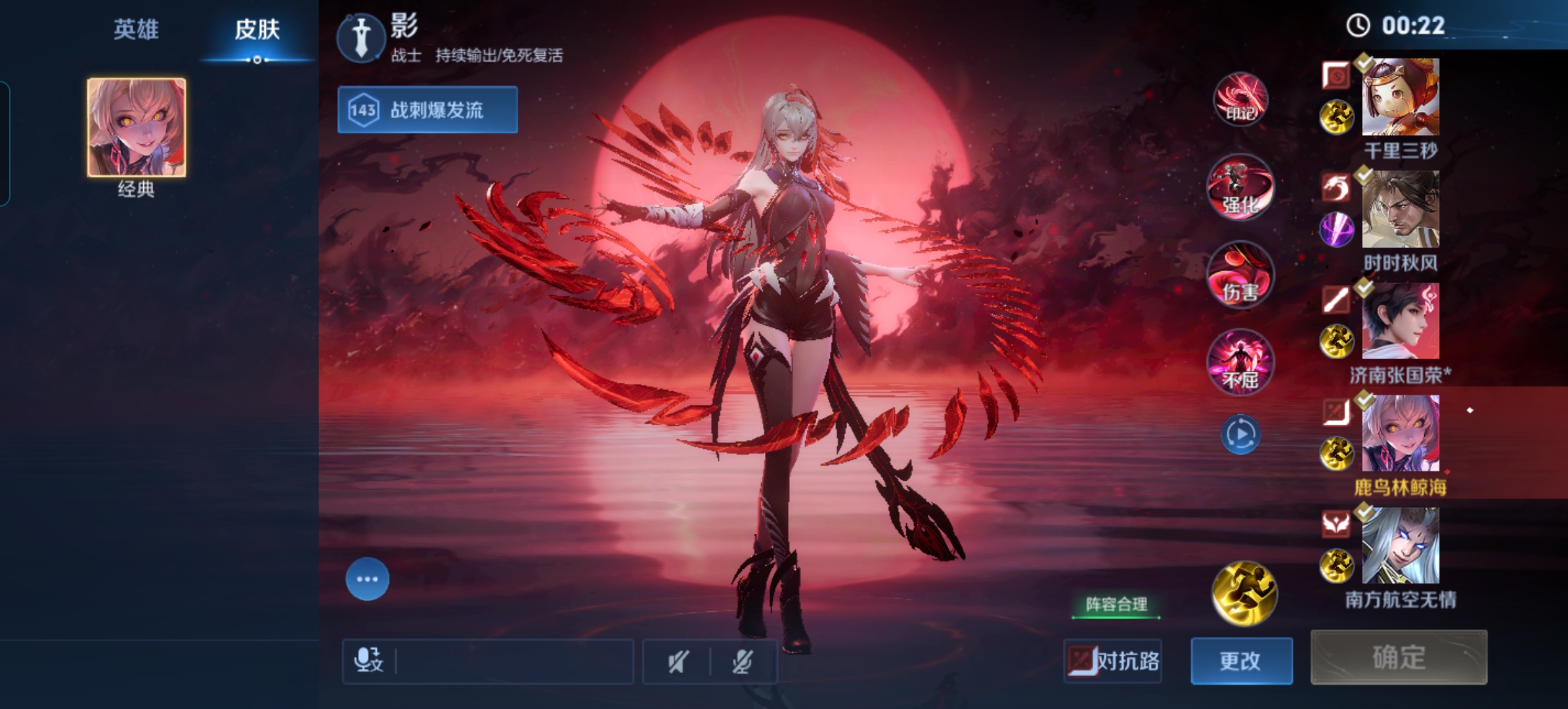Image resolution: width=1568 pixels, height=709 pixels.
Task: Disable the microphone icon
Action: pyautogui.click(x=741, y=662)
